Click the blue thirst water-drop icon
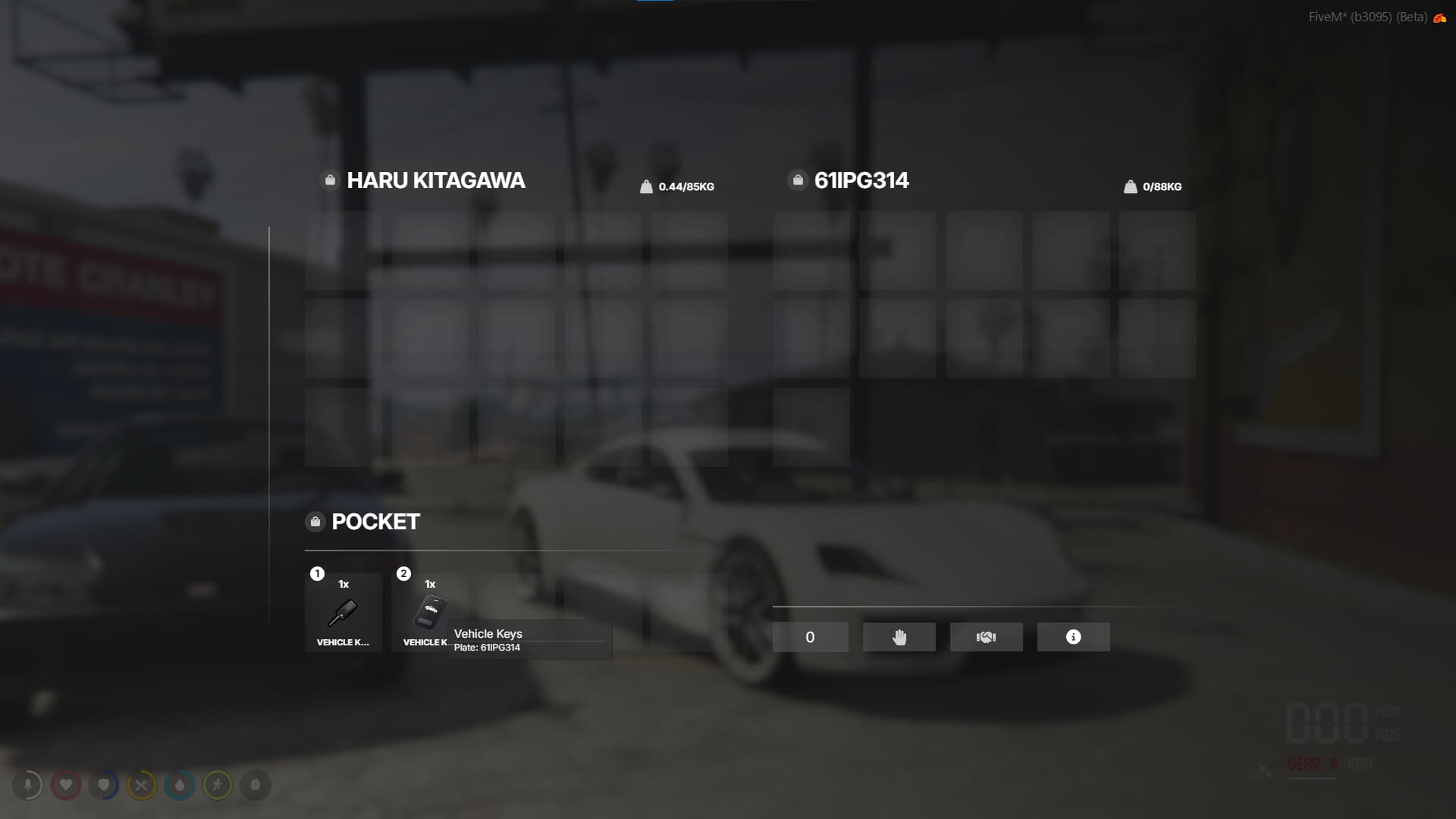The width and height of the screenshot is (1456, 819). coord(180,786)
